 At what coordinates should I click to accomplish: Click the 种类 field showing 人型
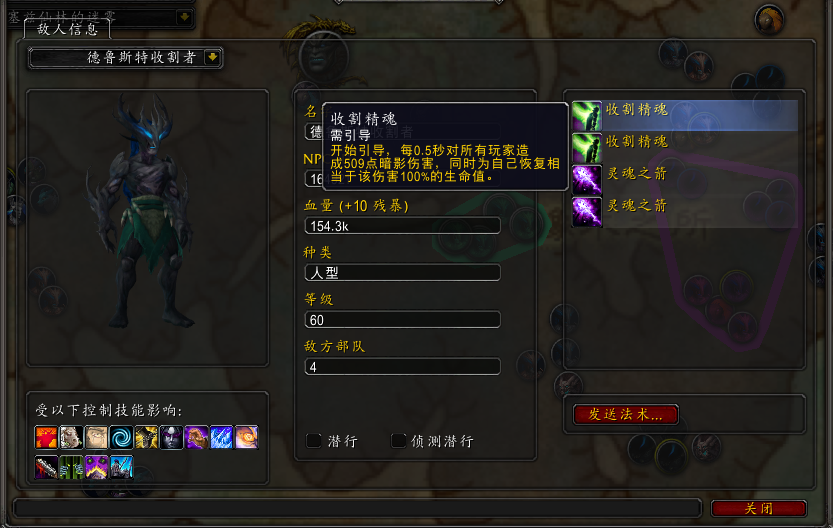[401, 272]
